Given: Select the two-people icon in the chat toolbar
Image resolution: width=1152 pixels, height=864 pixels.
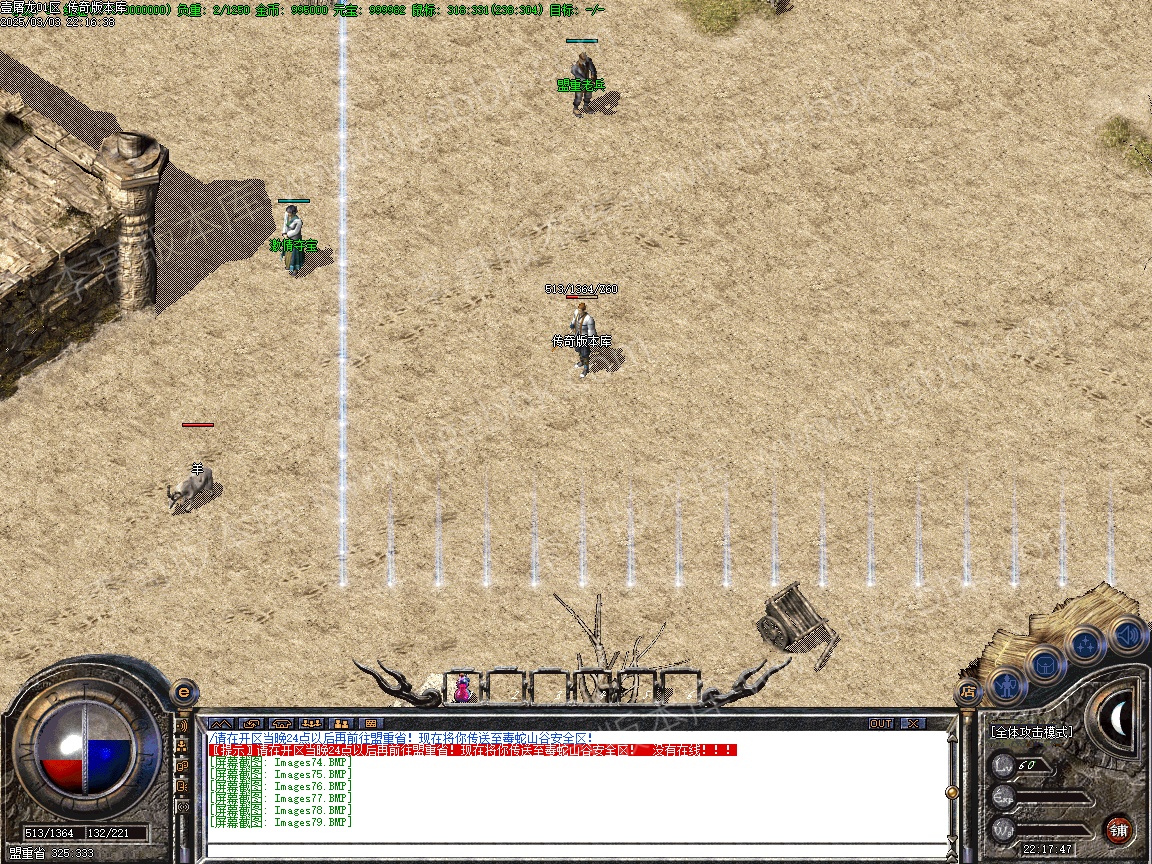Looking at the screenshot, I should pyautogui.click(x=341, y=723).
